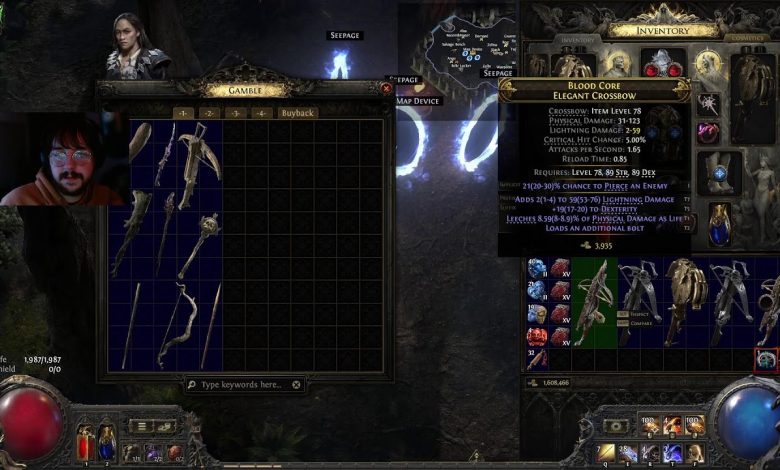This screenshot has height=470, width=780.
Task: Open Gamble page 3 tab
Action: point(235,113)
